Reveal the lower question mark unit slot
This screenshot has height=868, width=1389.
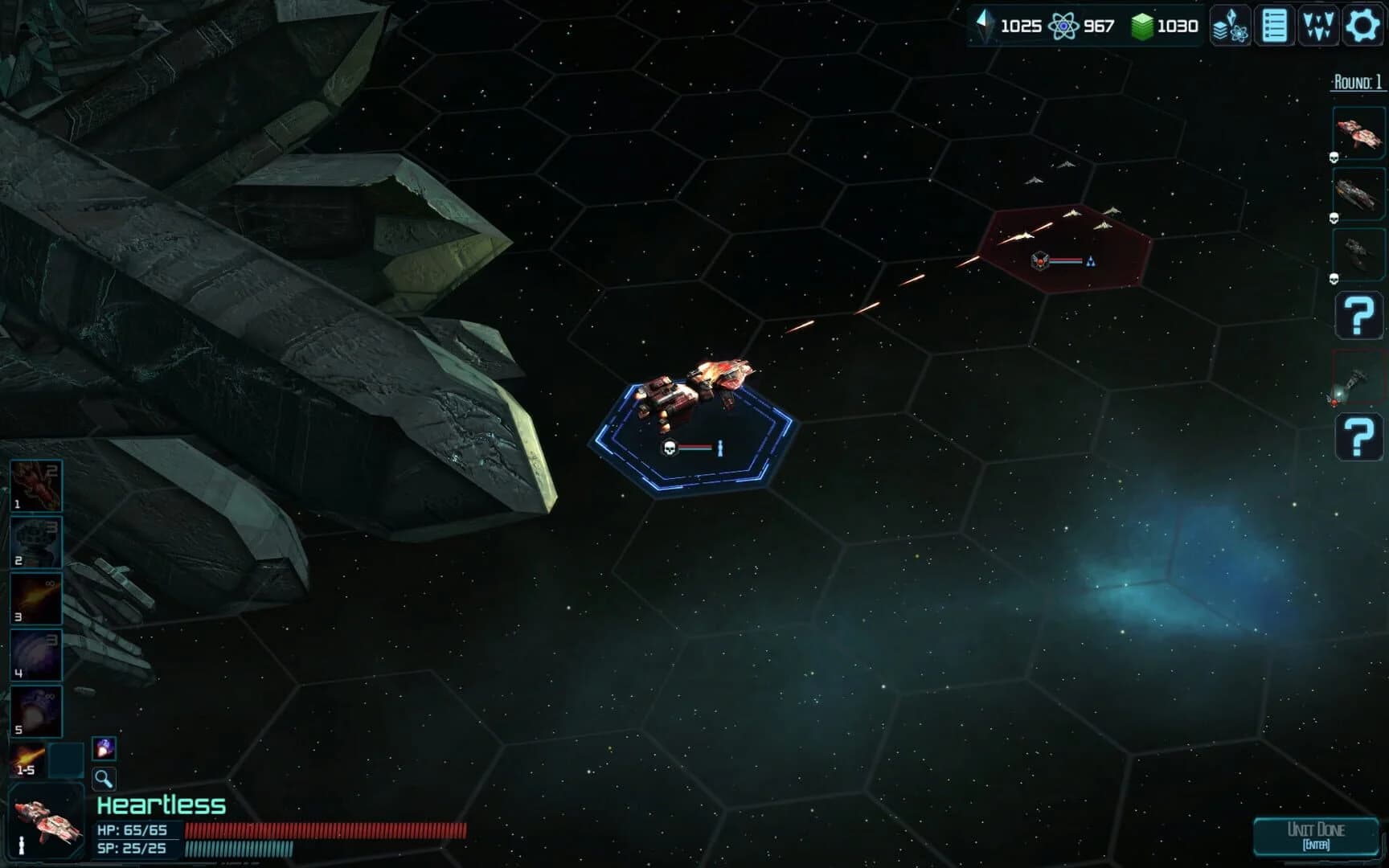pos(1358,436)
